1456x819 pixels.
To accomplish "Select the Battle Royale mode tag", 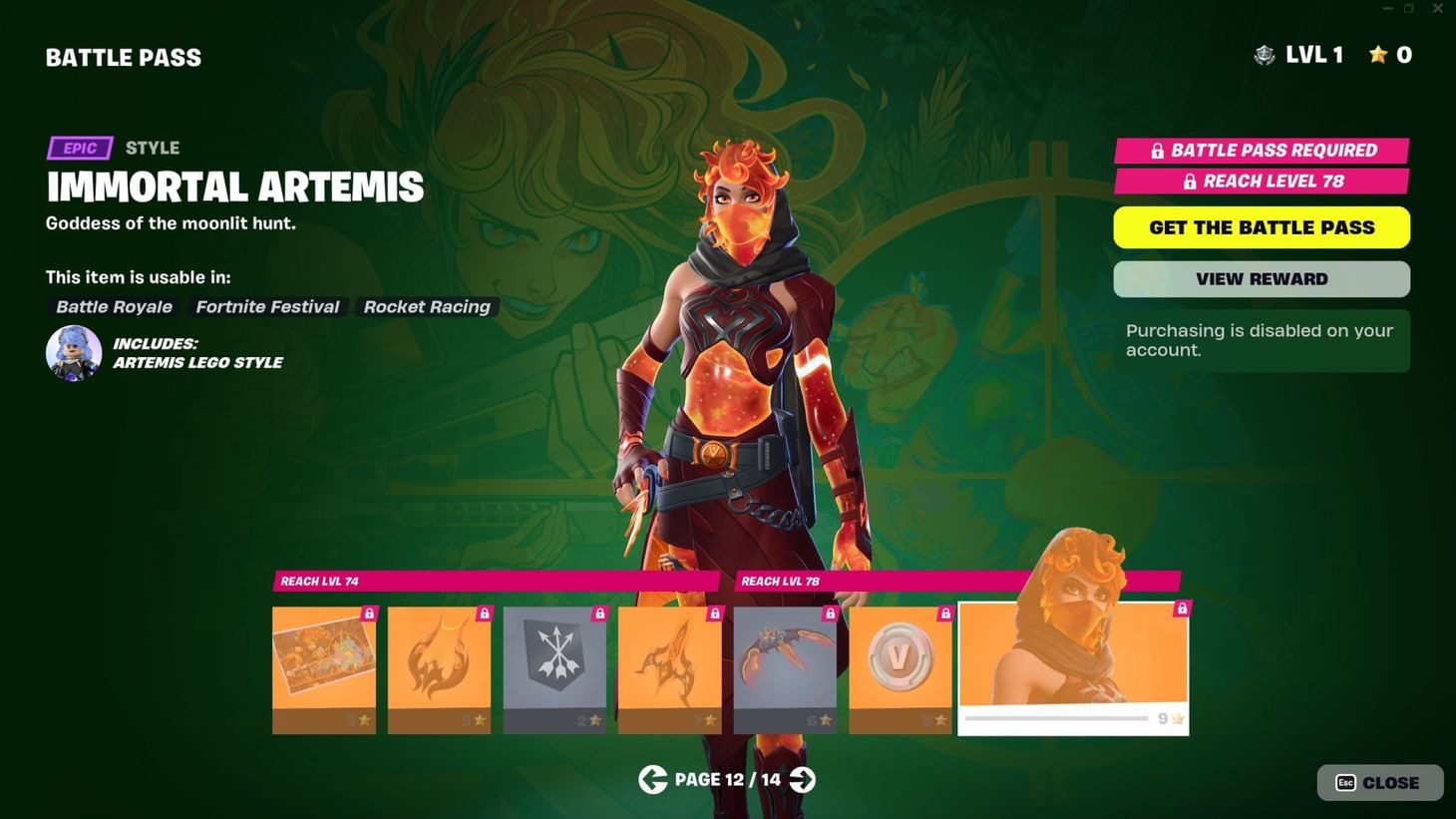I will pos(113,306).
